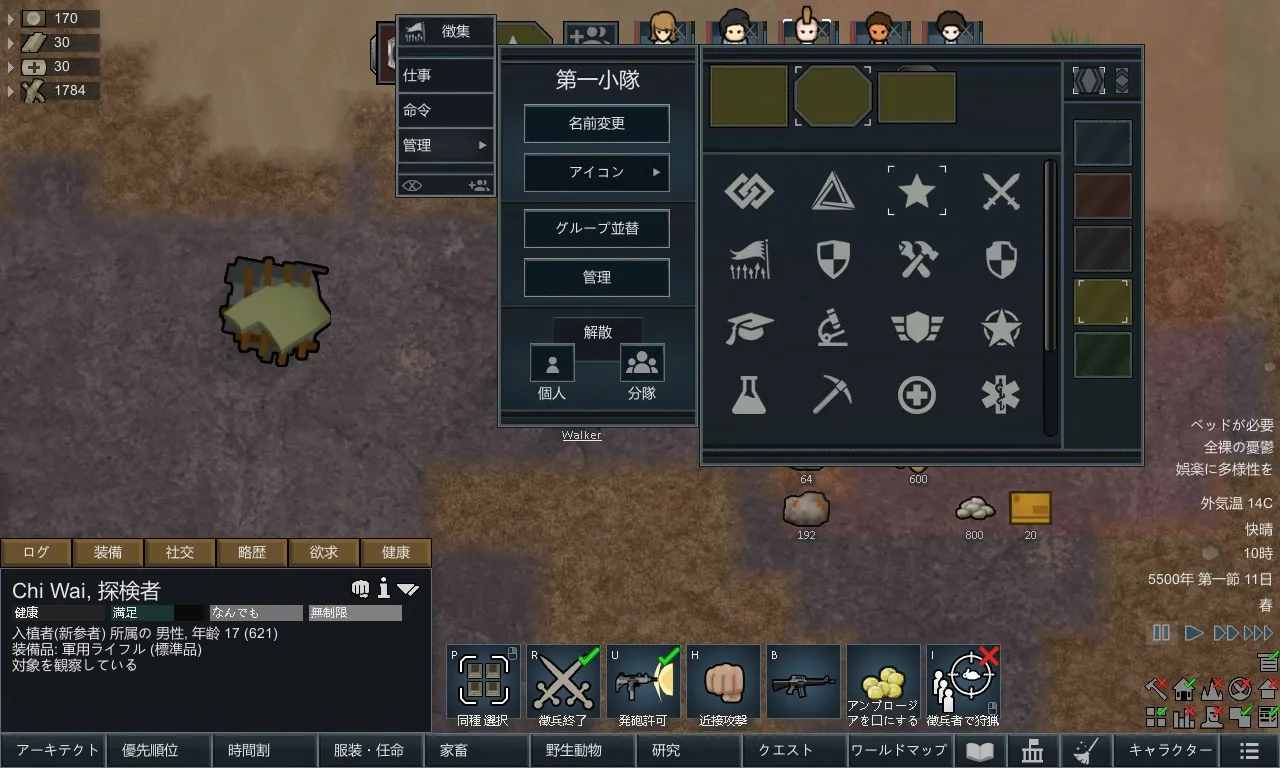Open the 仕事 work menu entry

(x=445, y=75)
